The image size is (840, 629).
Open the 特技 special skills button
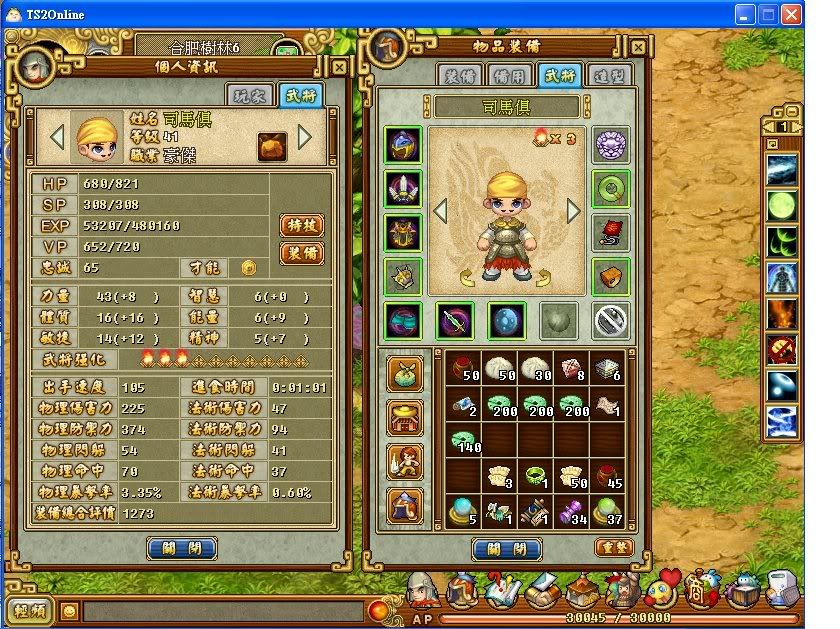(301, 224)
